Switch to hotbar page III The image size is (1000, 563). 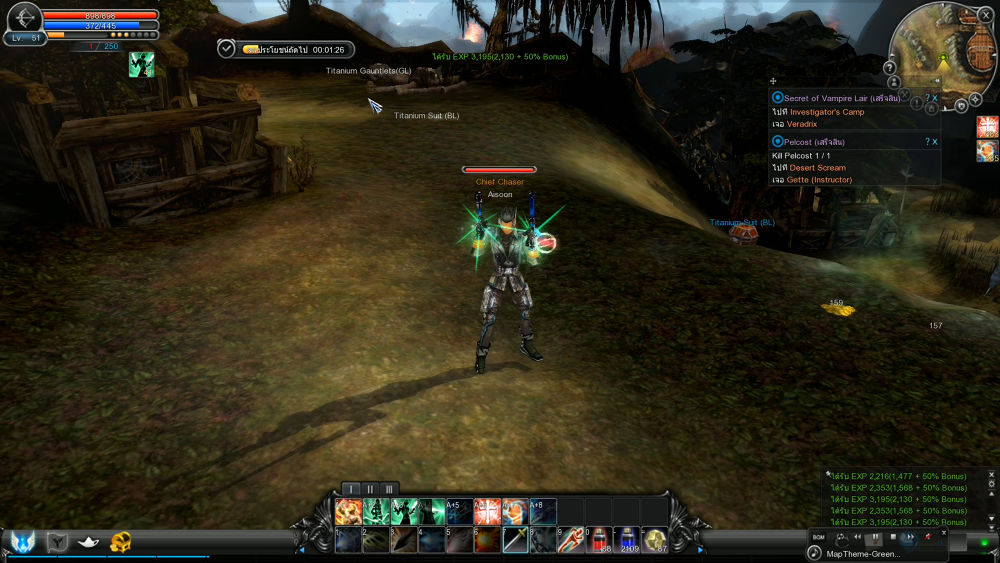point(388,489)
